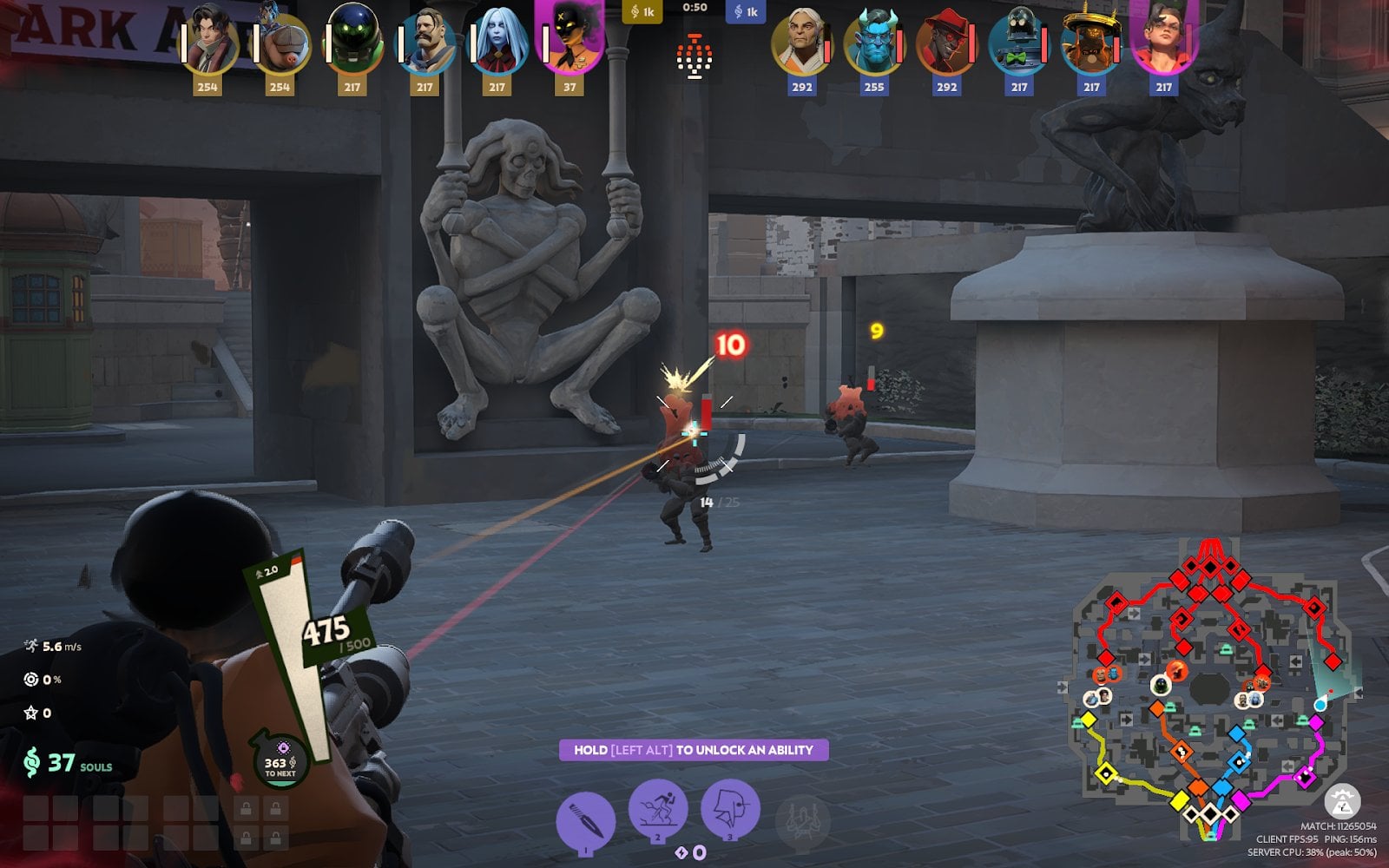Click the 37 souls currency counter
The width and height of the screenshot is (1389, 868).
coord(69,764)
